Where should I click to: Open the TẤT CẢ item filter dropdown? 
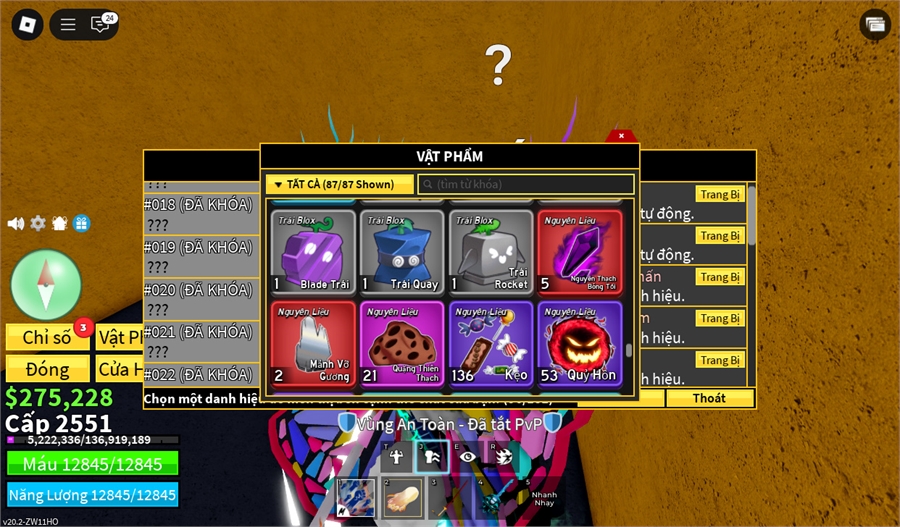click(x=340, y=184)
